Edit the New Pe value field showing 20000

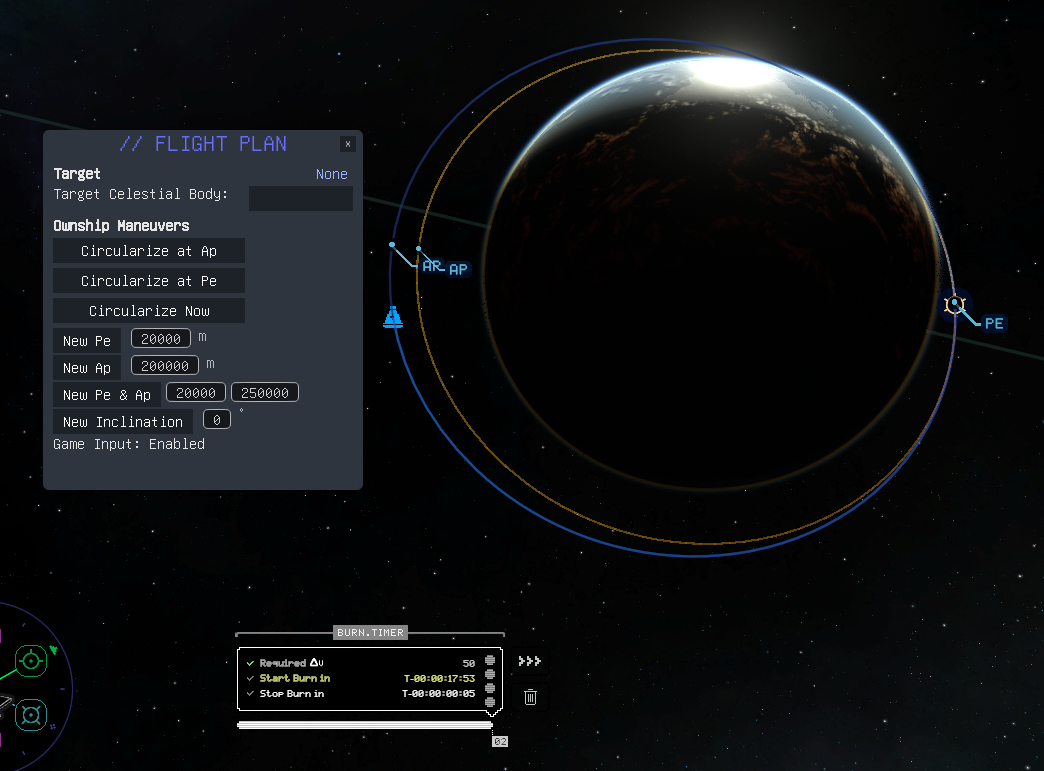pos(160,339)
